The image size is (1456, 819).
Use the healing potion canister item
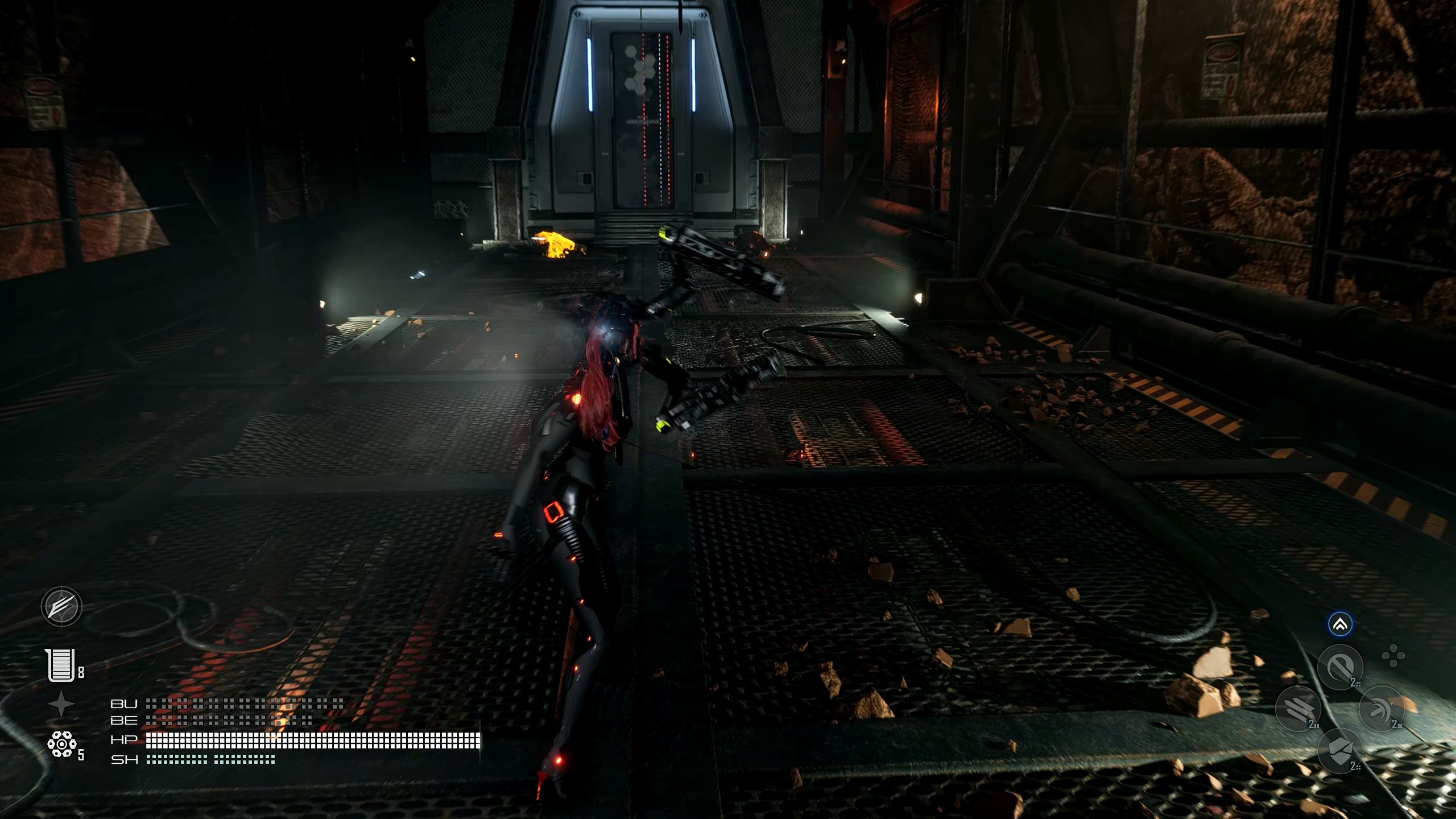tap(61, 665)
